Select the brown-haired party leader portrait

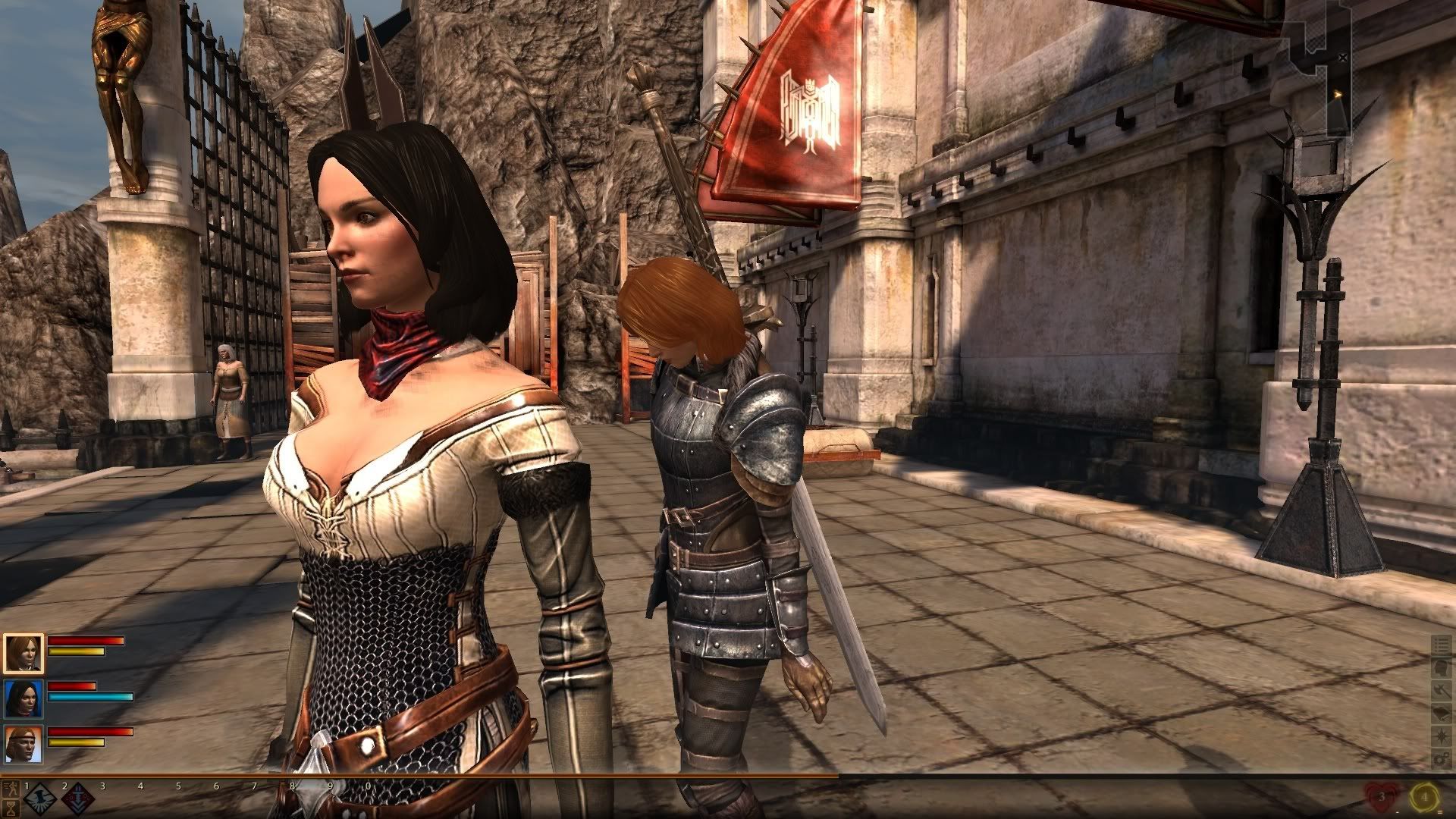(23, 653)
